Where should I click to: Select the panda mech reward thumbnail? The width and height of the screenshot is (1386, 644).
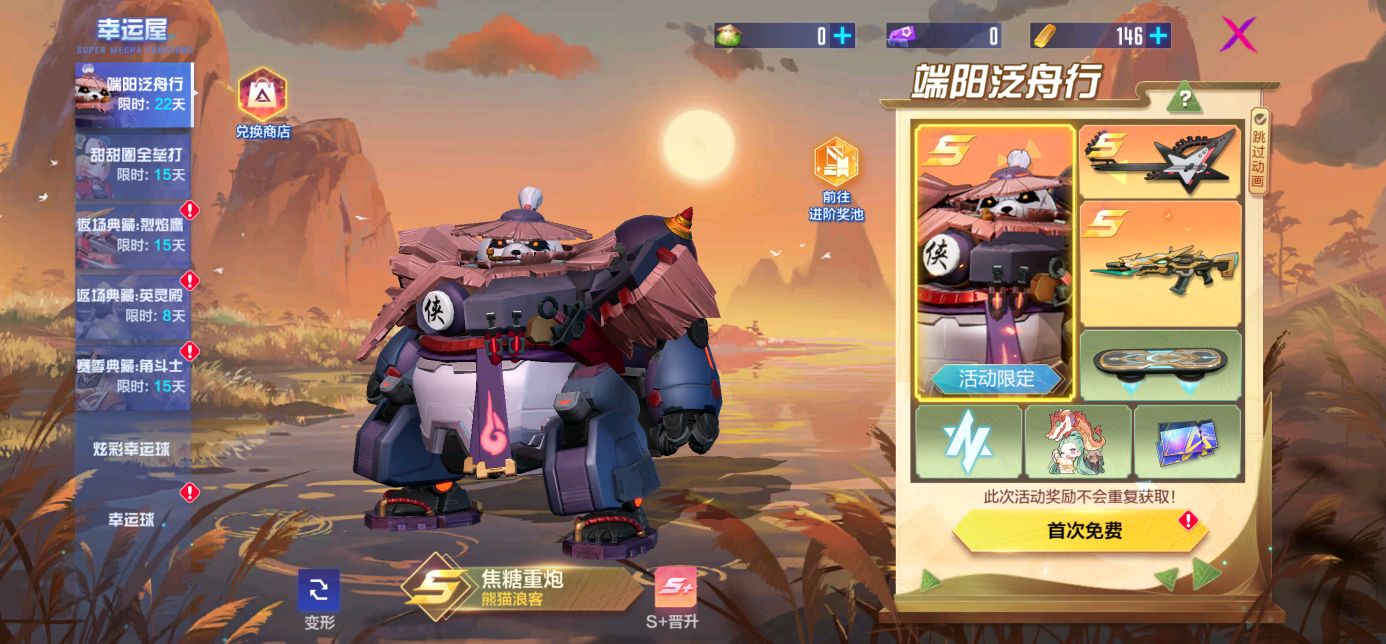[994, 262]
